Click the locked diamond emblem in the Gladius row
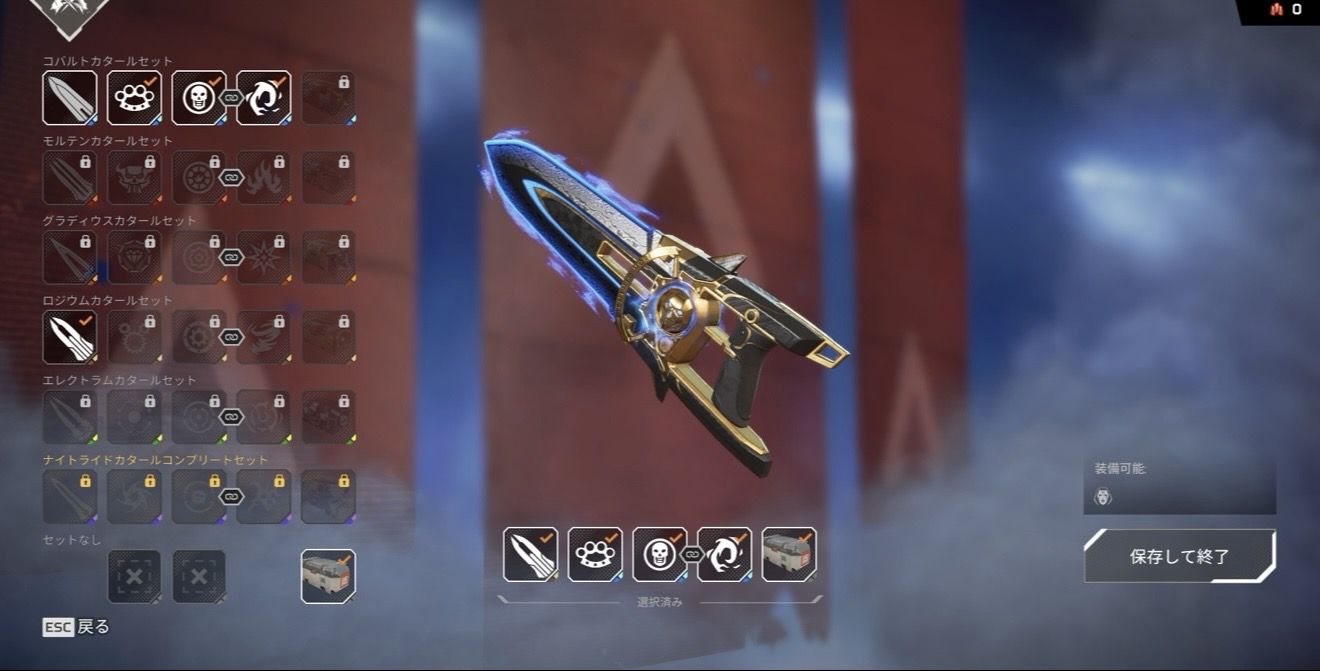1320x671 pixels. pyautogui.click(x=134, y=258)
